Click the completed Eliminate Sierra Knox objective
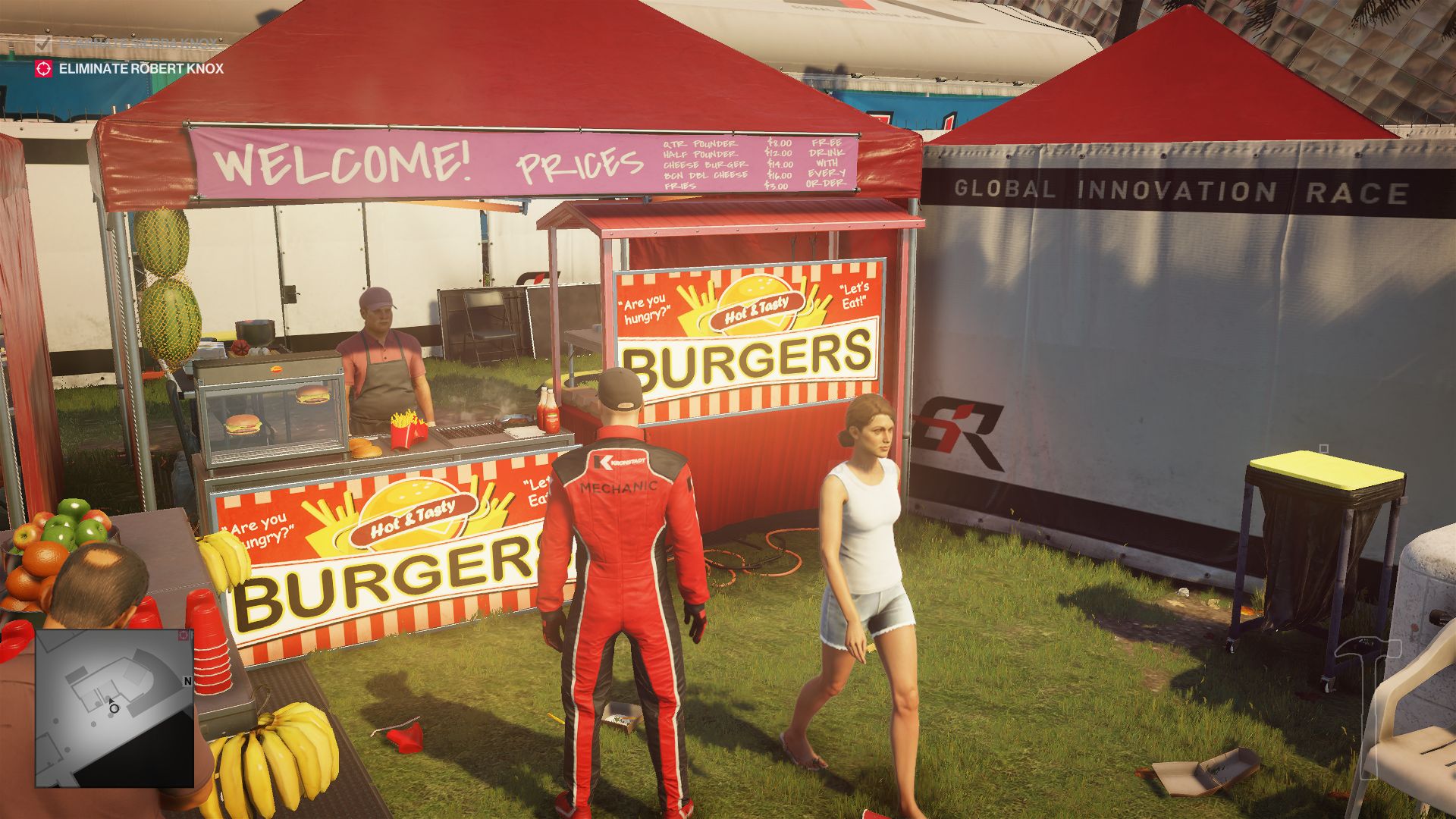The height and width of the screenshot is (819, 1456). [129, 44]
